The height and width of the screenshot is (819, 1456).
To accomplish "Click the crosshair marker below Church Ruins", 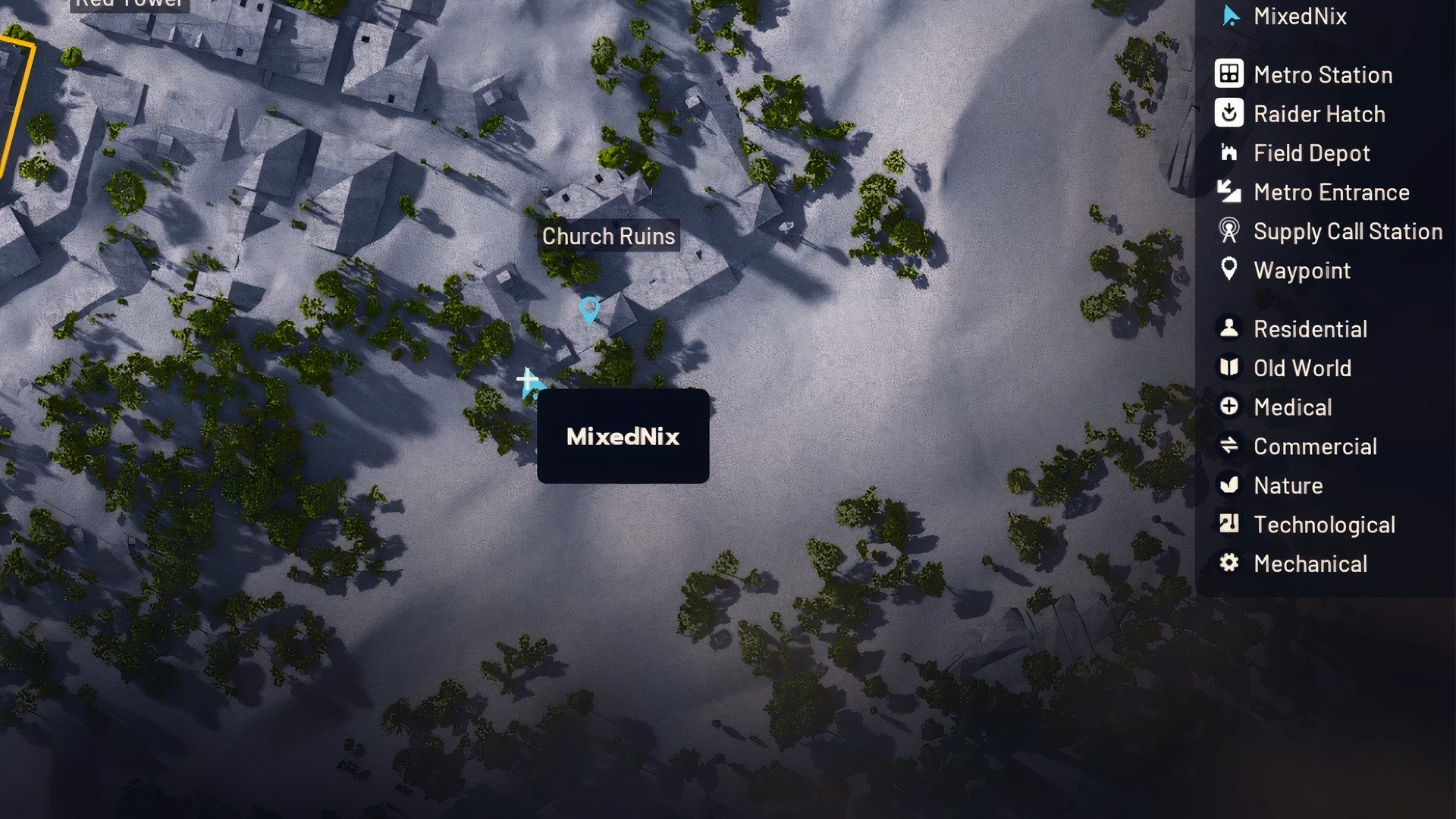I will click(x=526, y=378).
